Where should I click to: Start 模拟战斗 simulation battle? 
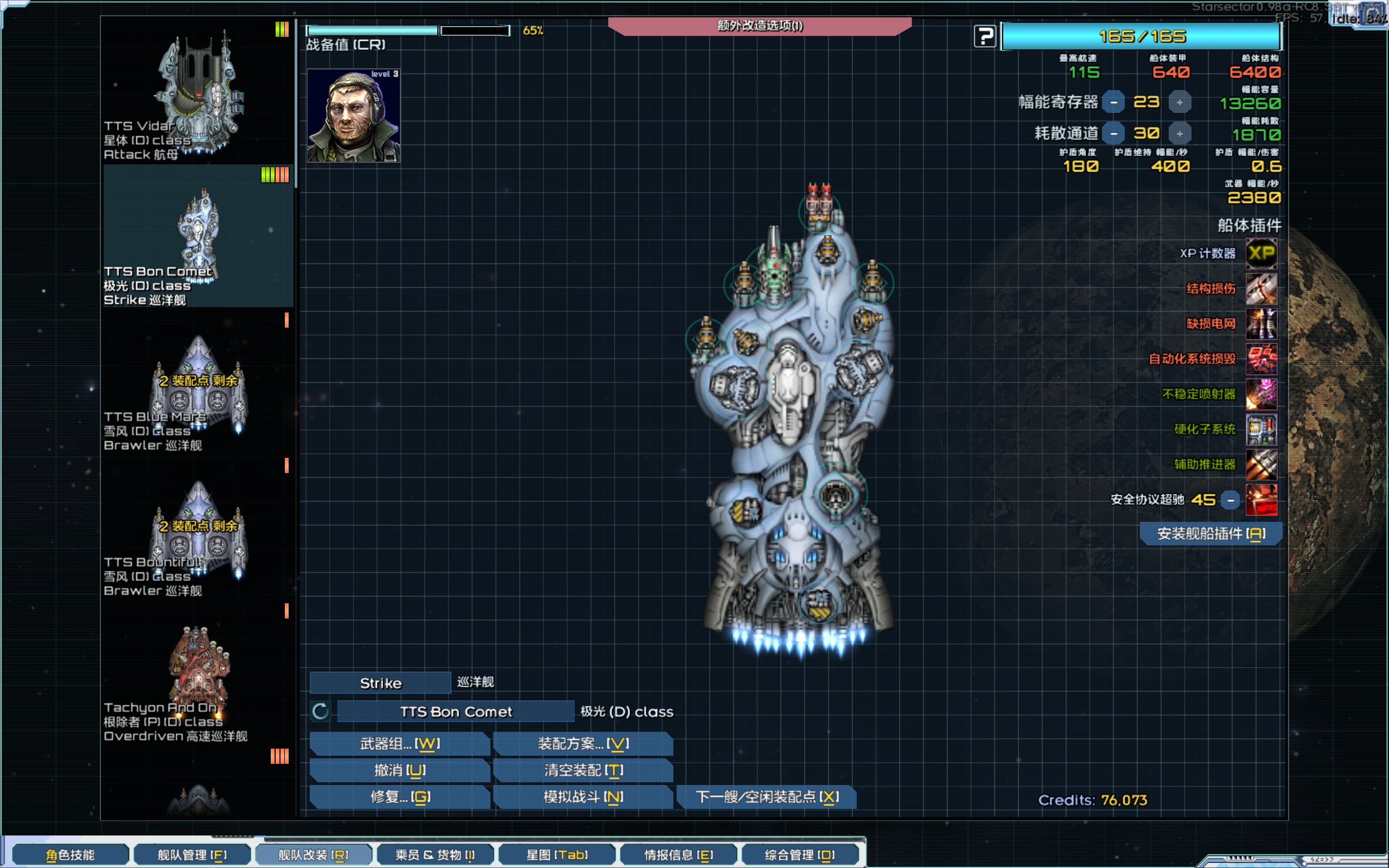583,797
